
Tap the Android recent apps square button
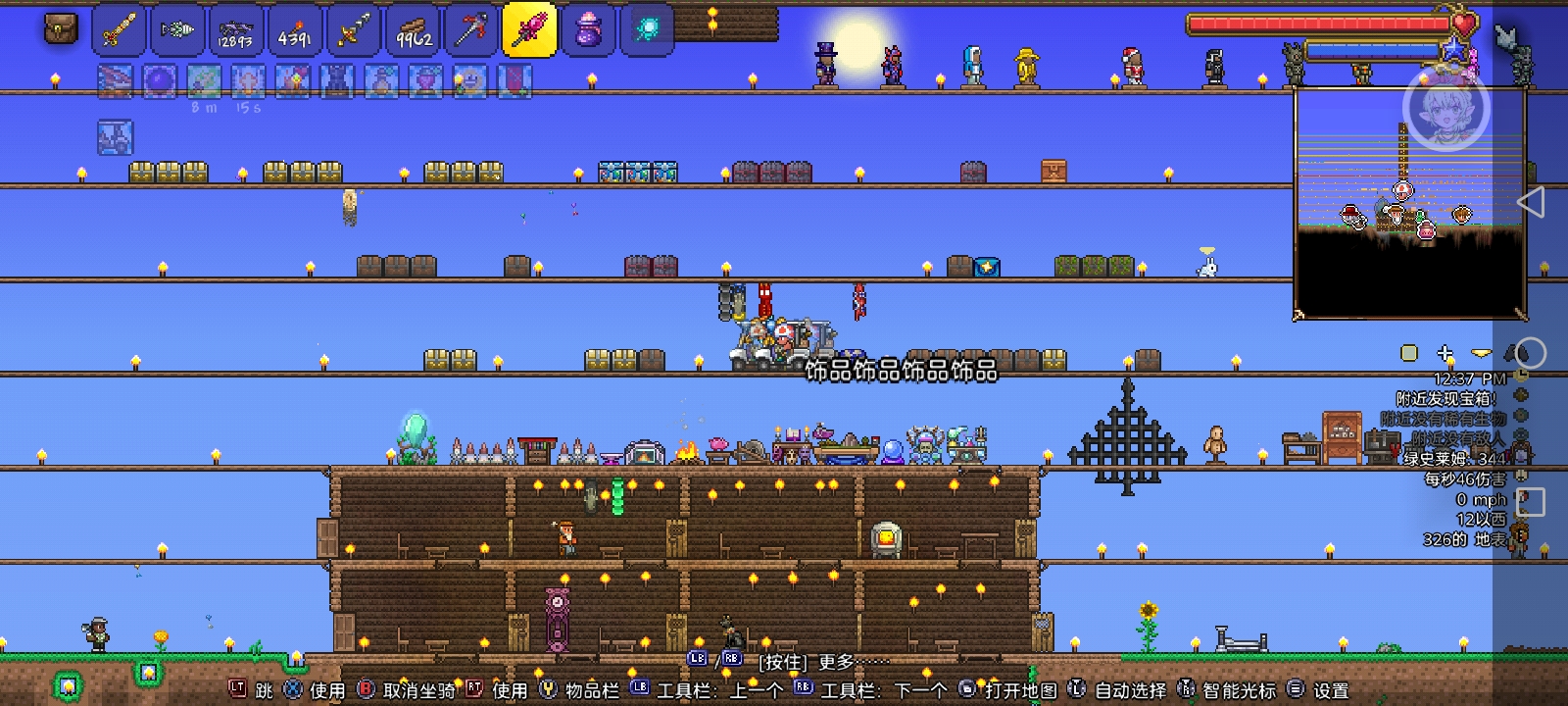(1531, 502)
